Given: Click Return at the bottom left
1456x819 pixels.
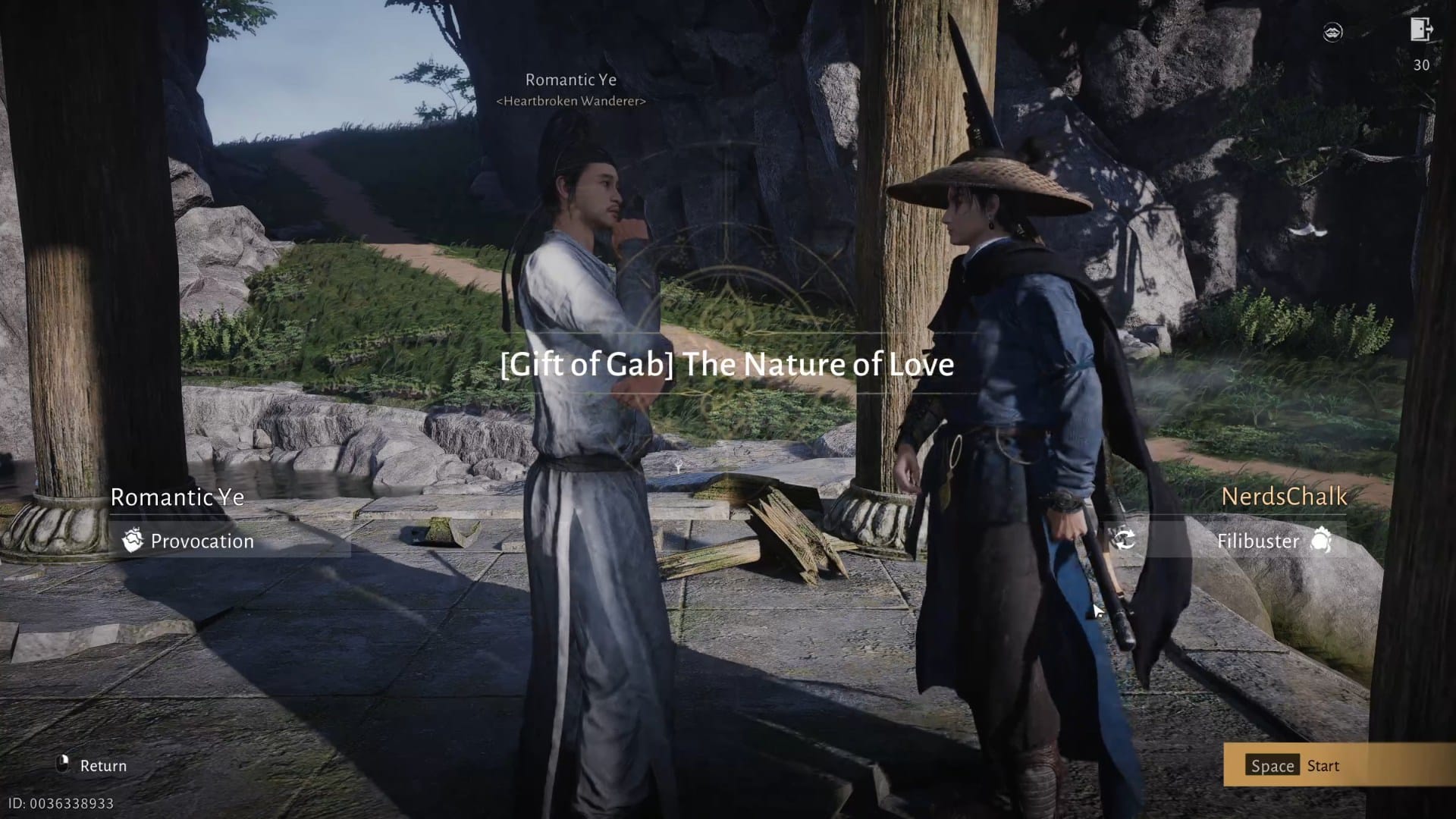Looking at the screenshot, I should coord(104,765).
